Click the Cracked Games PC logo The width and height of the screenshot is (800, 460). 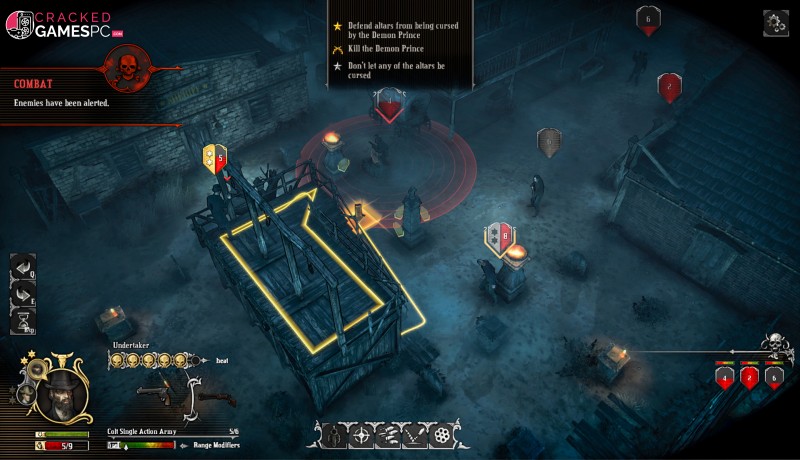point(62,26)
